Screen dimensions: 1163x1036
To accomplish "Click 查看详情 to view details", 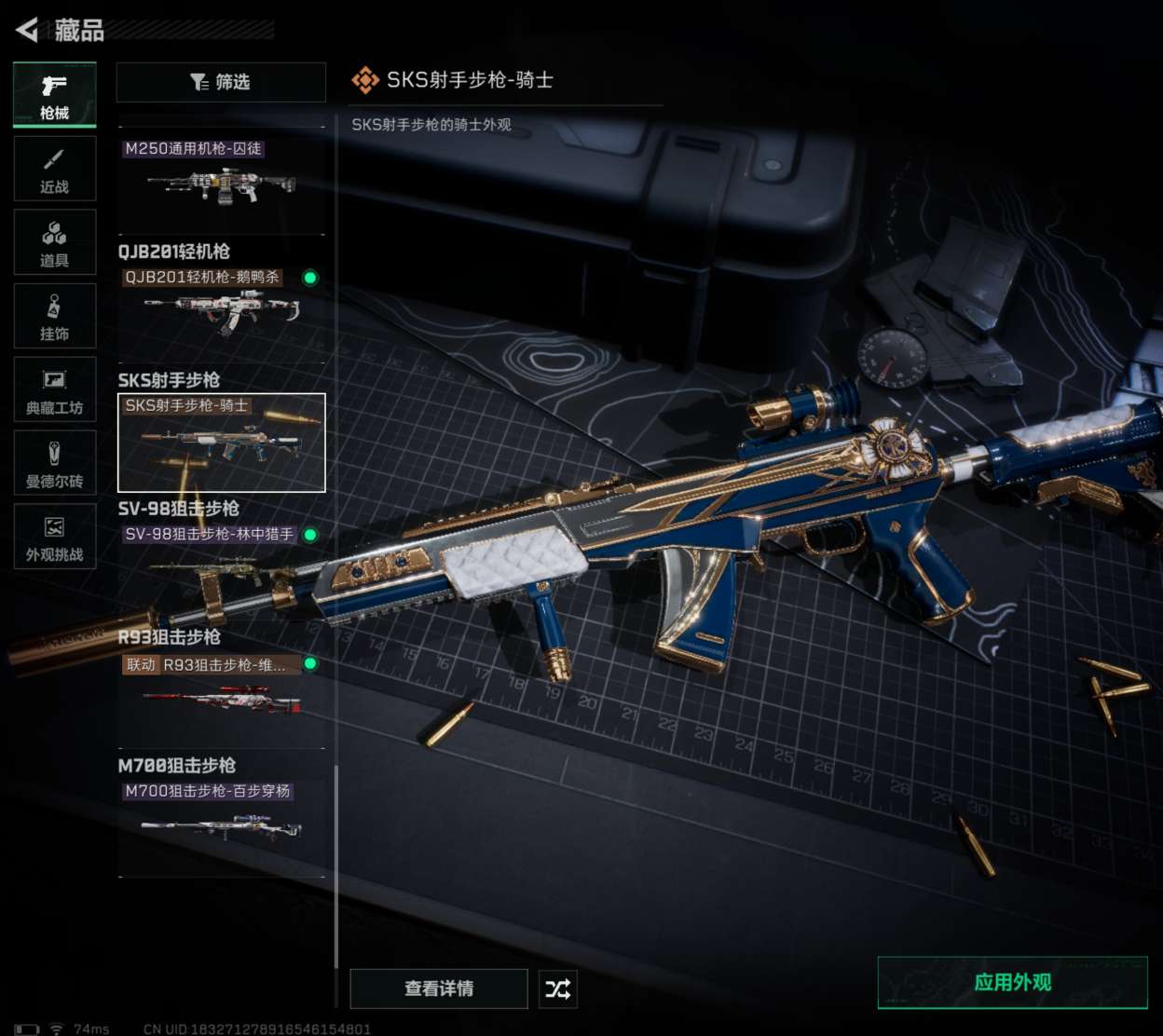I will click(x=439, y=988).
